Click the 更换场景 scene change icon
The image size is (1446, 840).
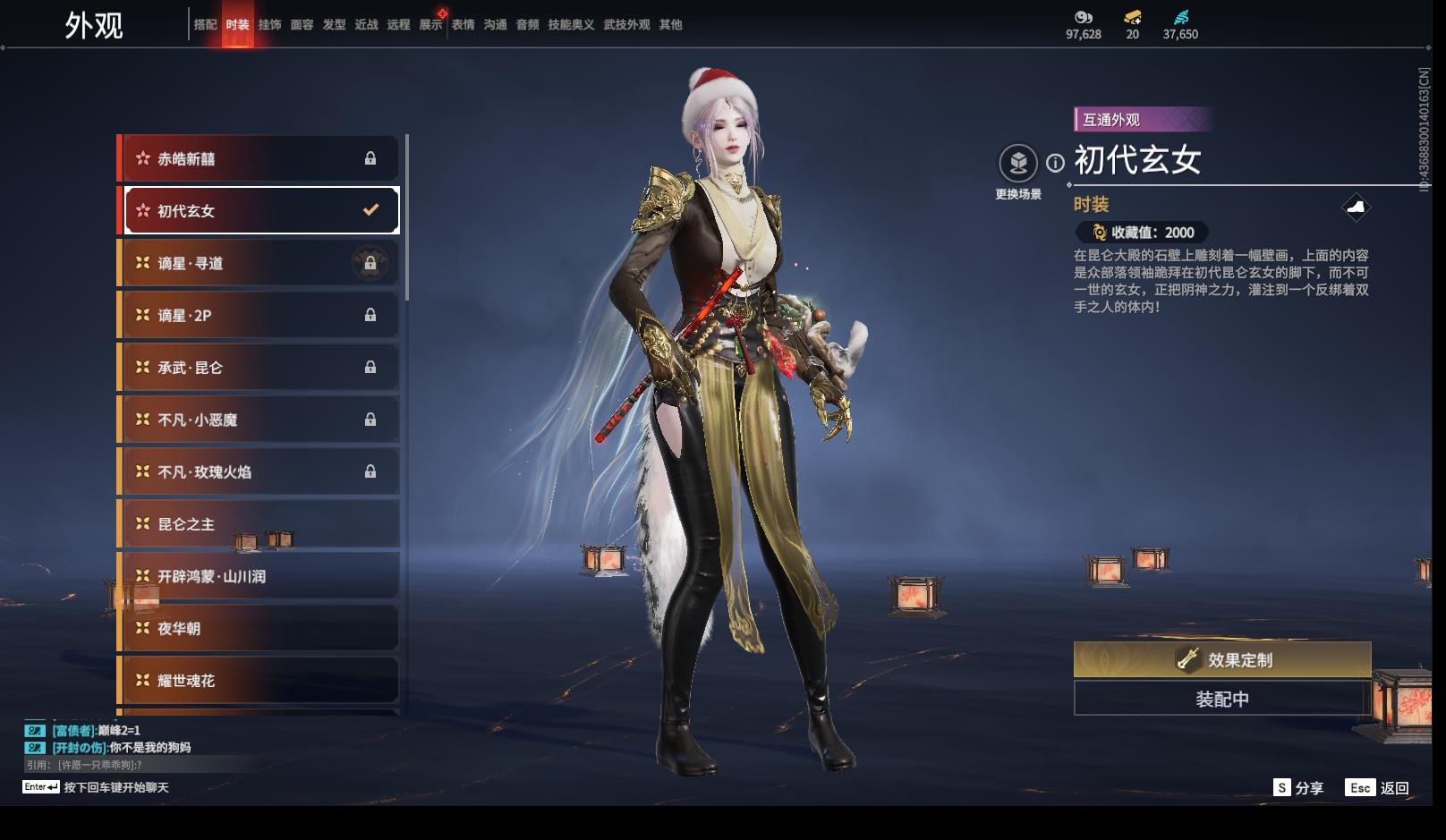[x=1018, y=164]
